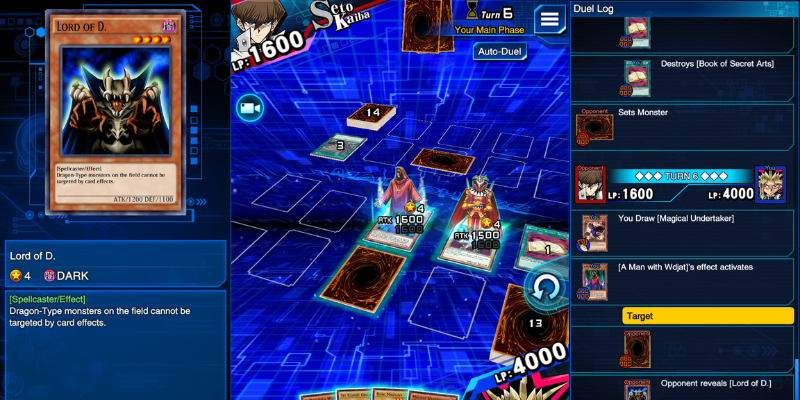Open your graveyard pile showing 1 card
The height and width of the screenshot is (400, 800).
[x=541, y=245]
